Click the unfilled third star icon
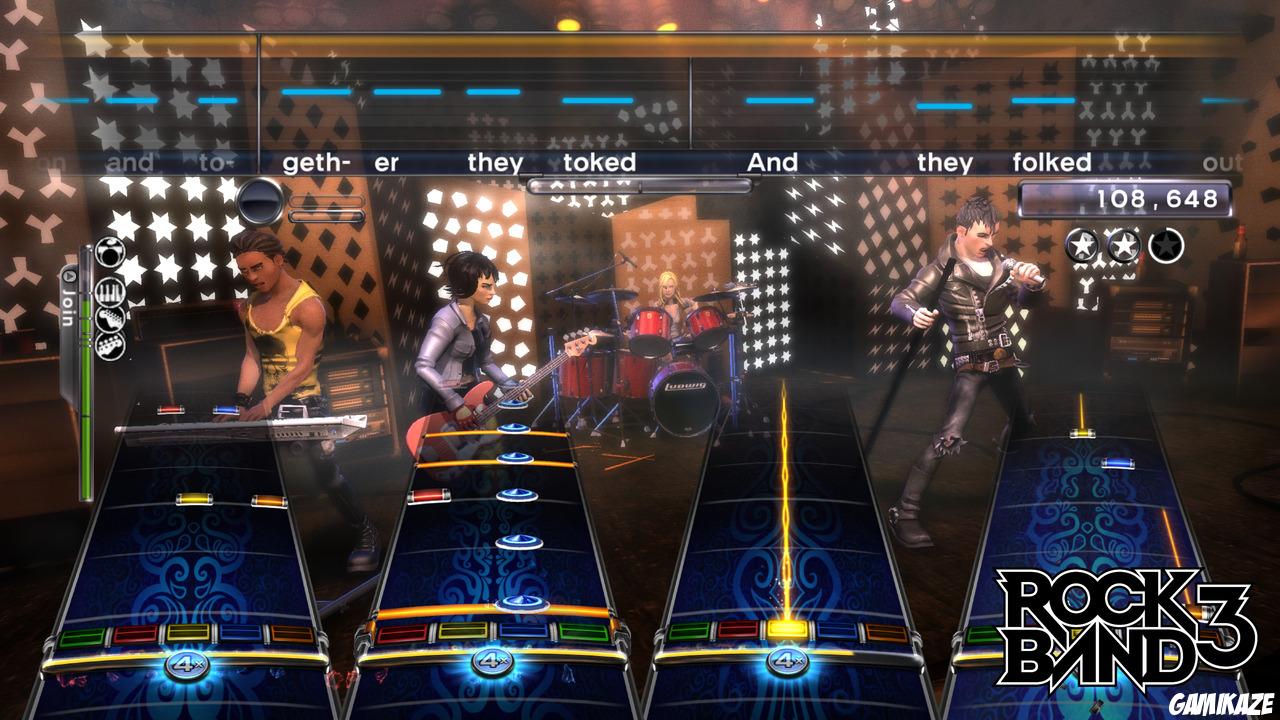 tap(1166, 245)
